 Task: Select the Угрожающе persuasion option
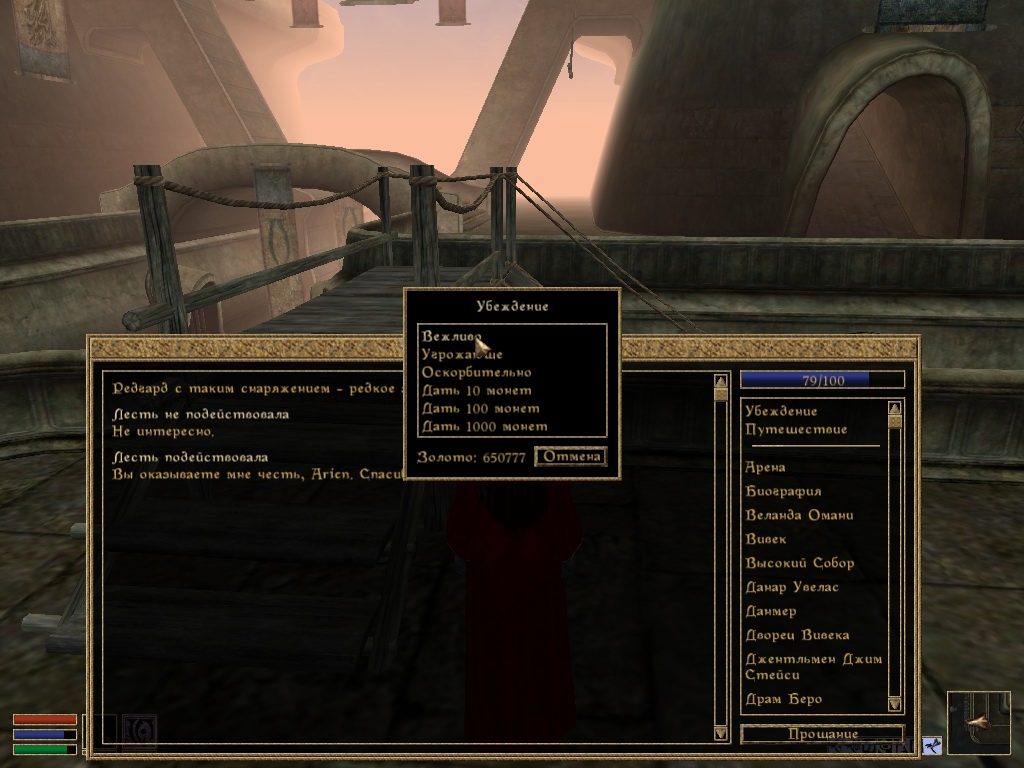tap(462, 355)
